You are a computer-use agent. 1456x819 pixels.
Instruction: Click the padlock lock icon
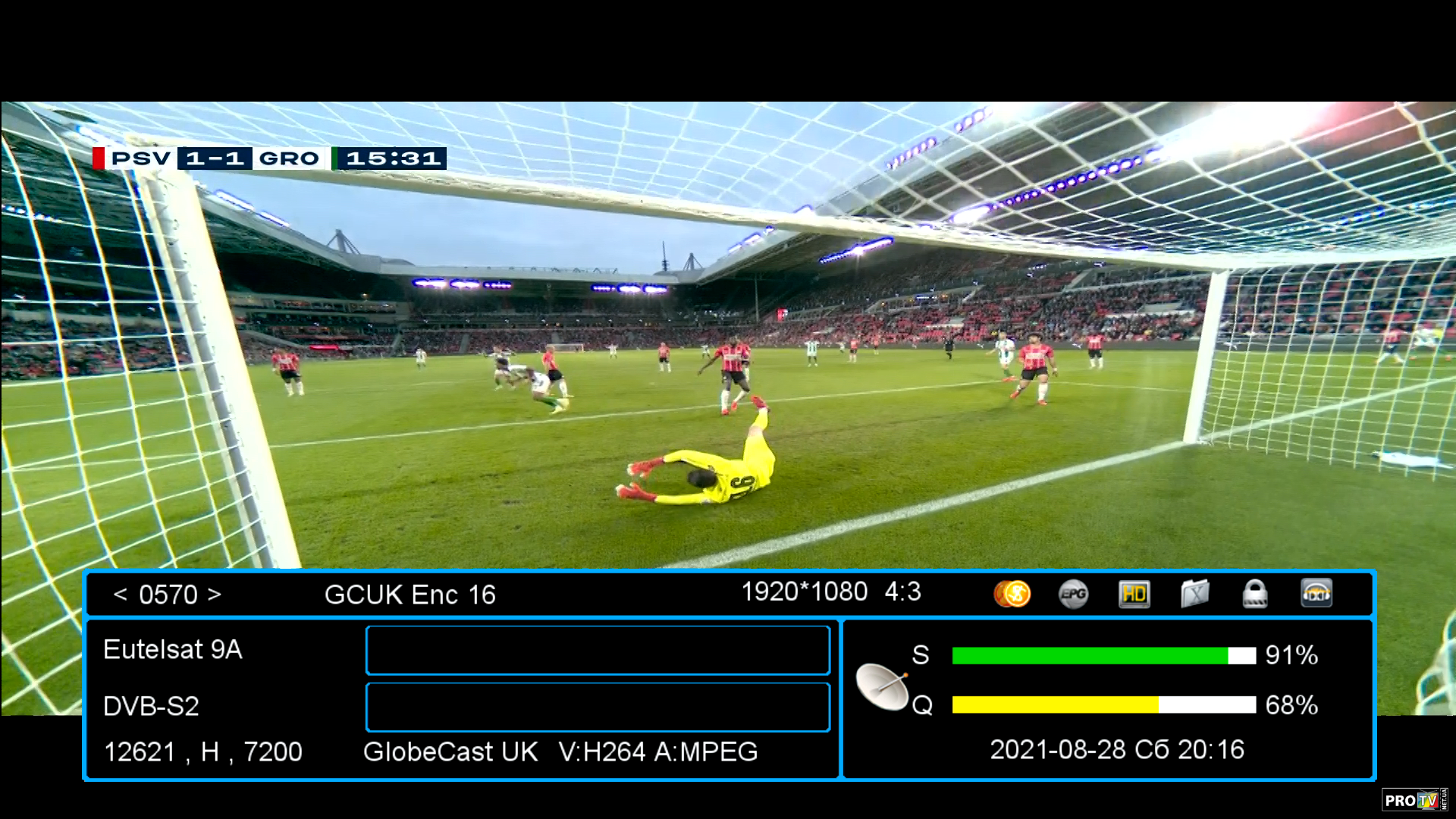[1255, 594]
